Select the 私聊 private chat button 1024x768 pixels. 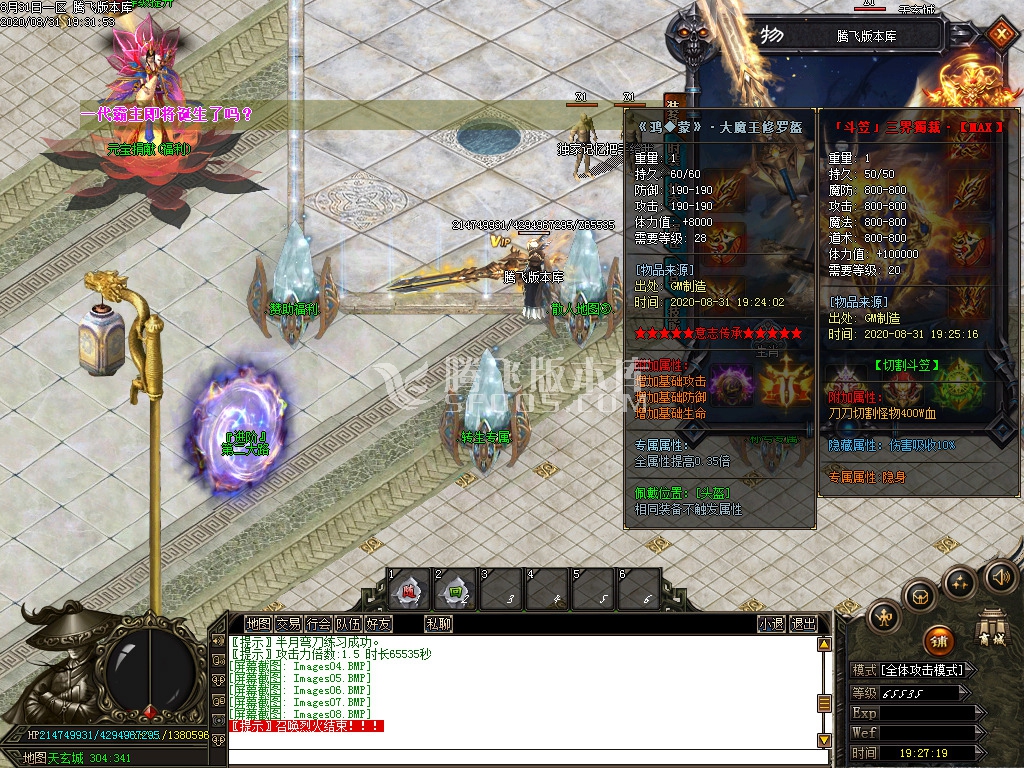coord(439,624)
